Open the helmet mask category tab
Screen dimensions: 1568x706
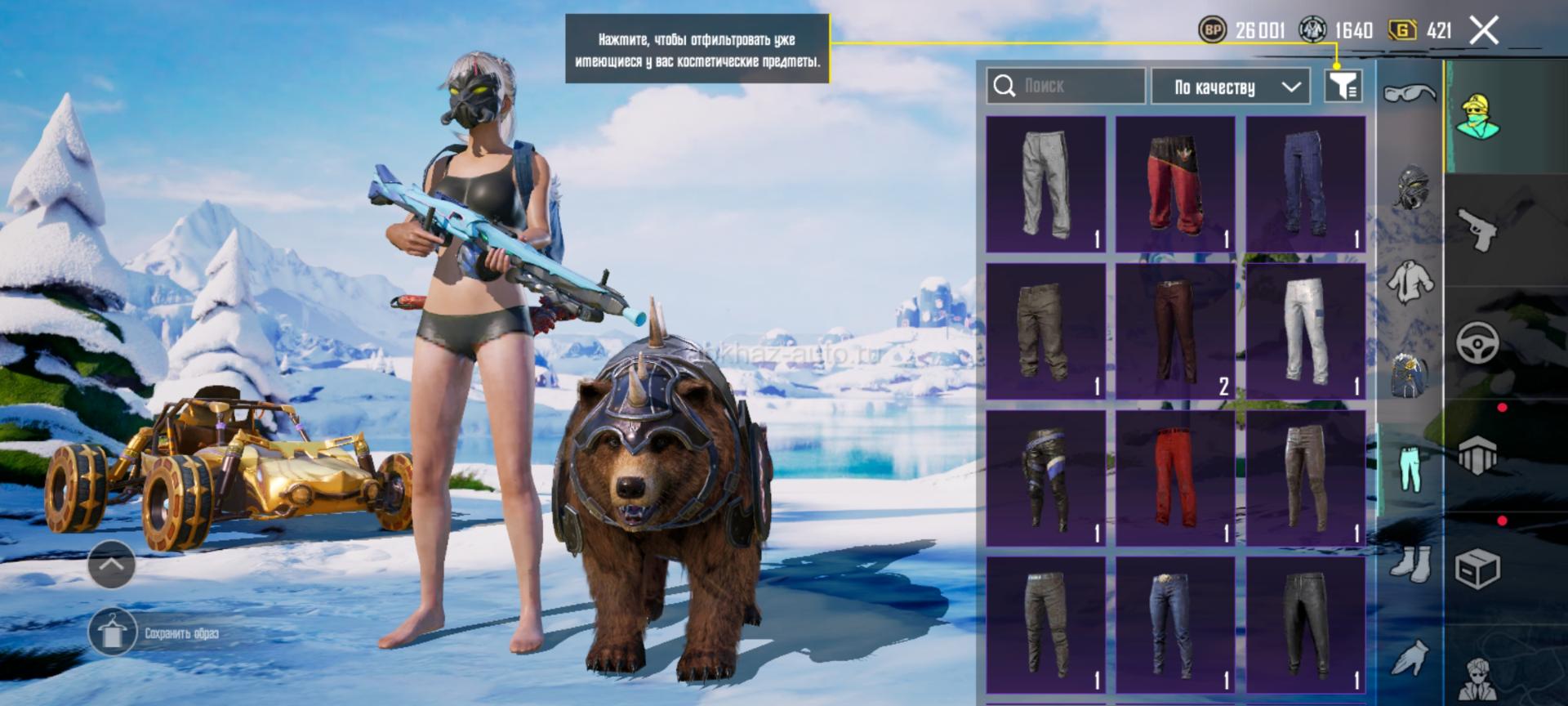click(x=1410, y=187)
